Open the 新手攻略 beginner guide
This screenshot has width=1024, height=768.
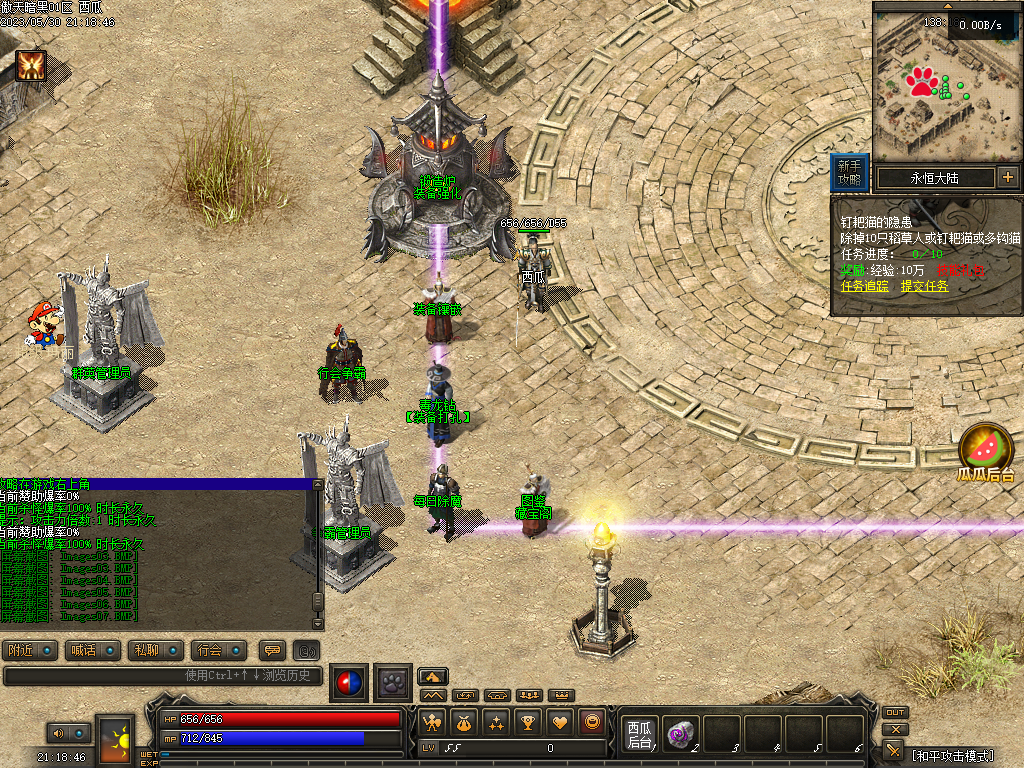(849, 172)
